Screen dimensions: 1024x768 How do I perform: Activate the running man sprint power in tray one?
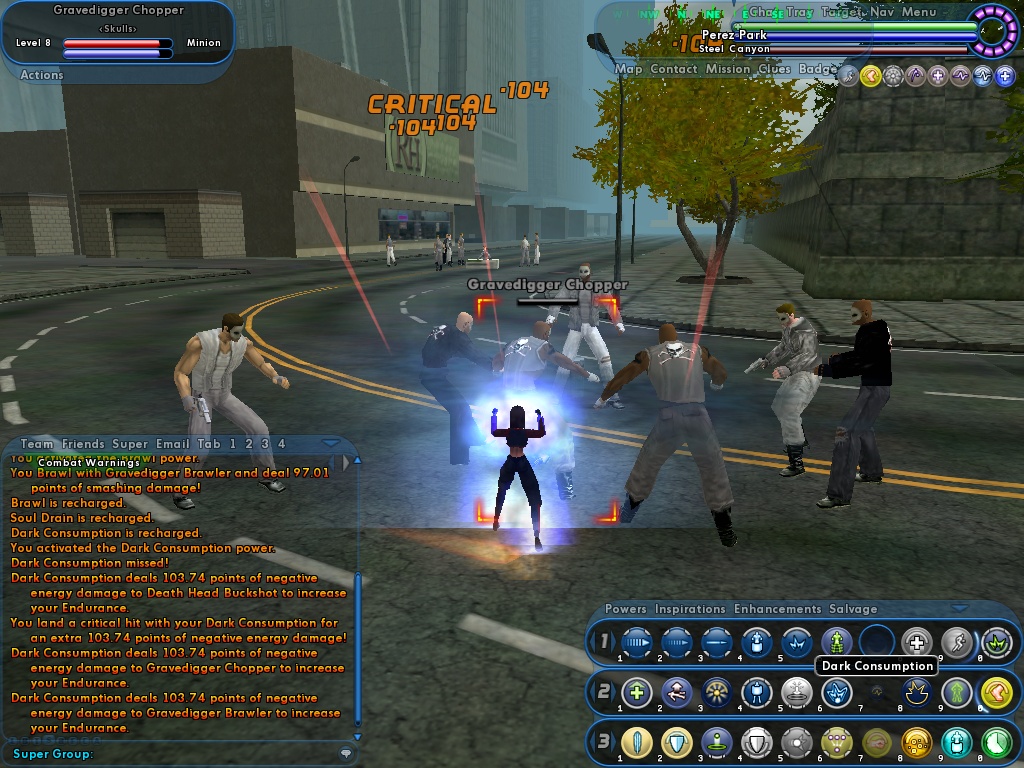[956, 642]
